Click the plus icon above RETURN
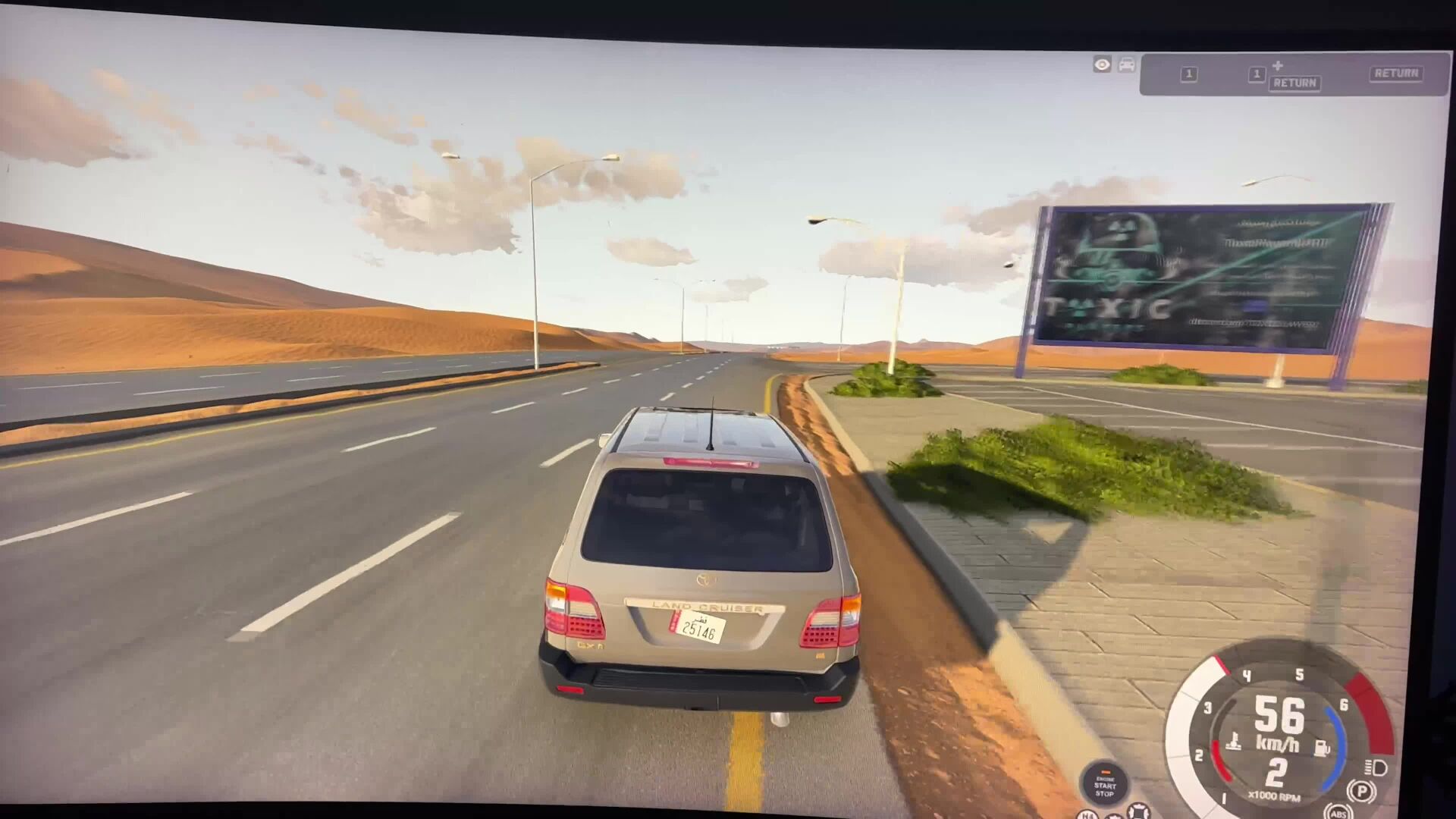The height and width of the screenshot is (819, 1456). [x=1277, y=65]
